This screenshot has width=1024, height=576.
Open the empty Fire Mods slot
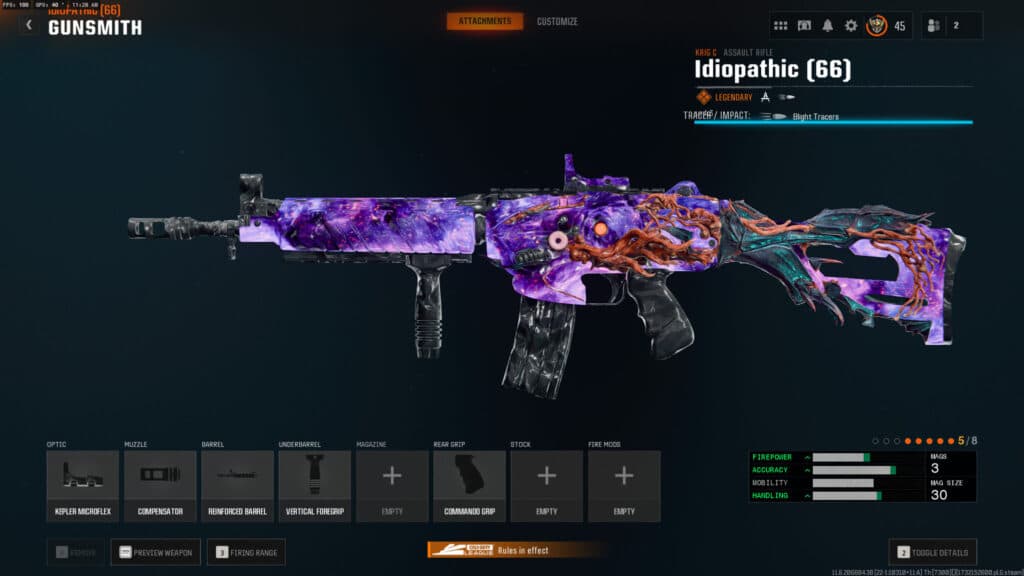624,485
